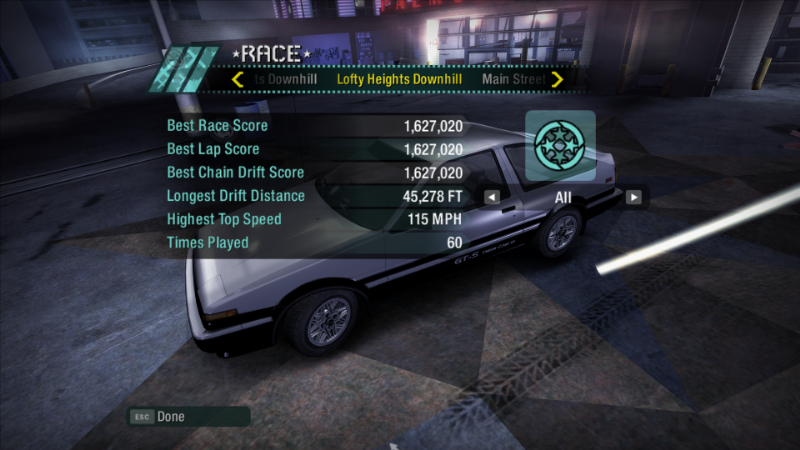Show the next track with the right yellow arrow

[557, 79]
